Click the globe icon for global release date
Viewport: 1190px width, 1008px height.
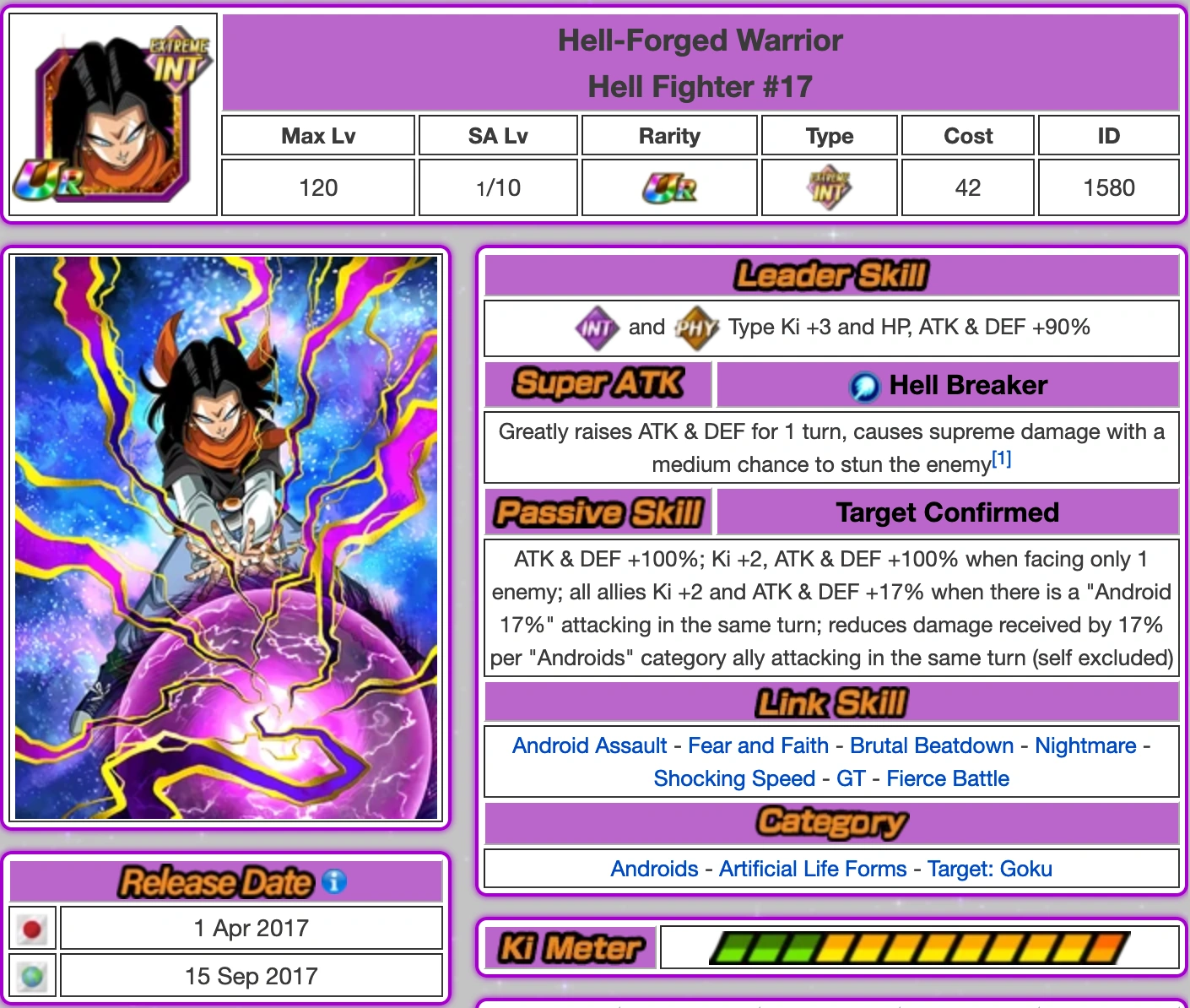[x=32, y=975]
